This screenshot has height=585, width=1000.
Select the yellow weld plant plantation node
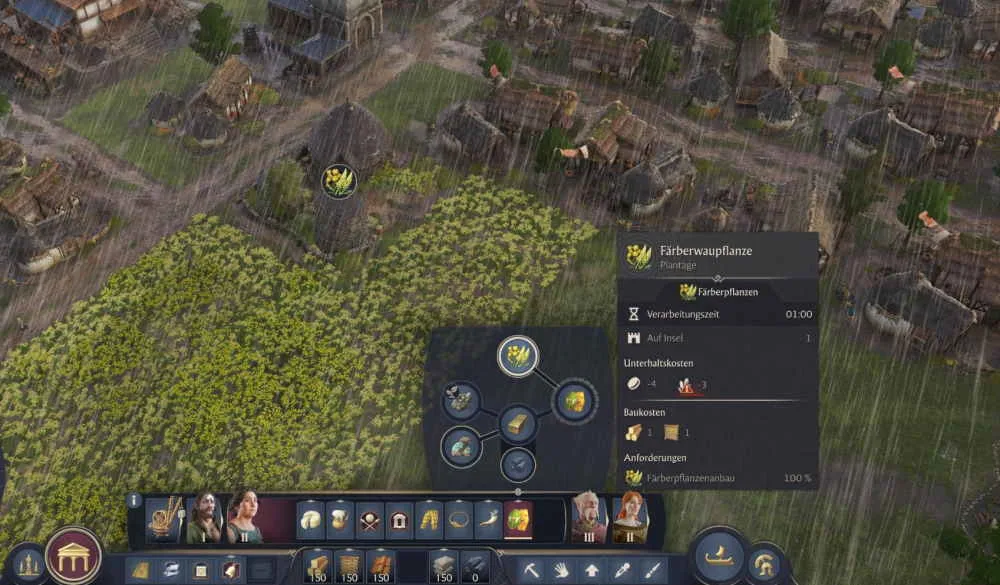click(518, 356)
